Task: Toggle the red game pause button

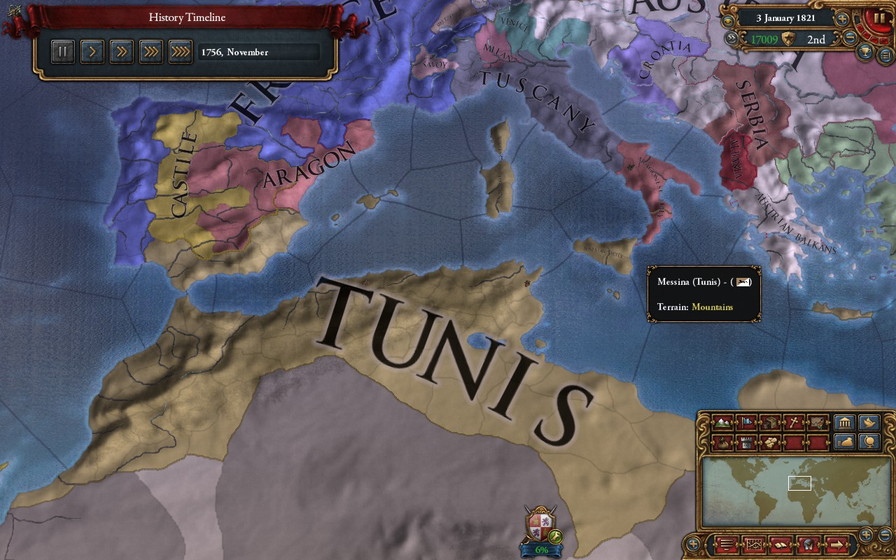Action: [x=881, y=18]
